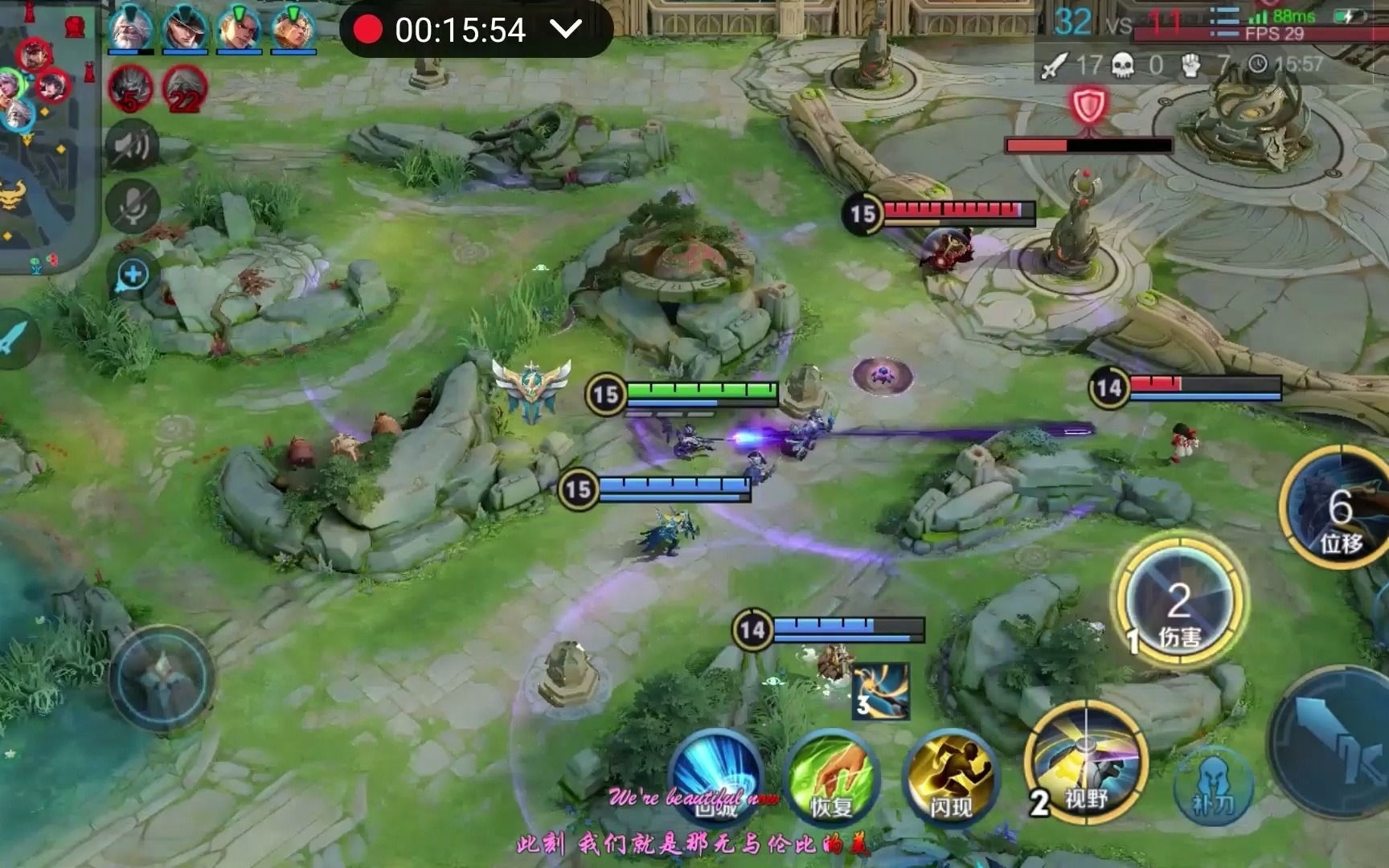Select the enemy portrait with 22 timer
The image size is (1389, 868).
[184, 88]
